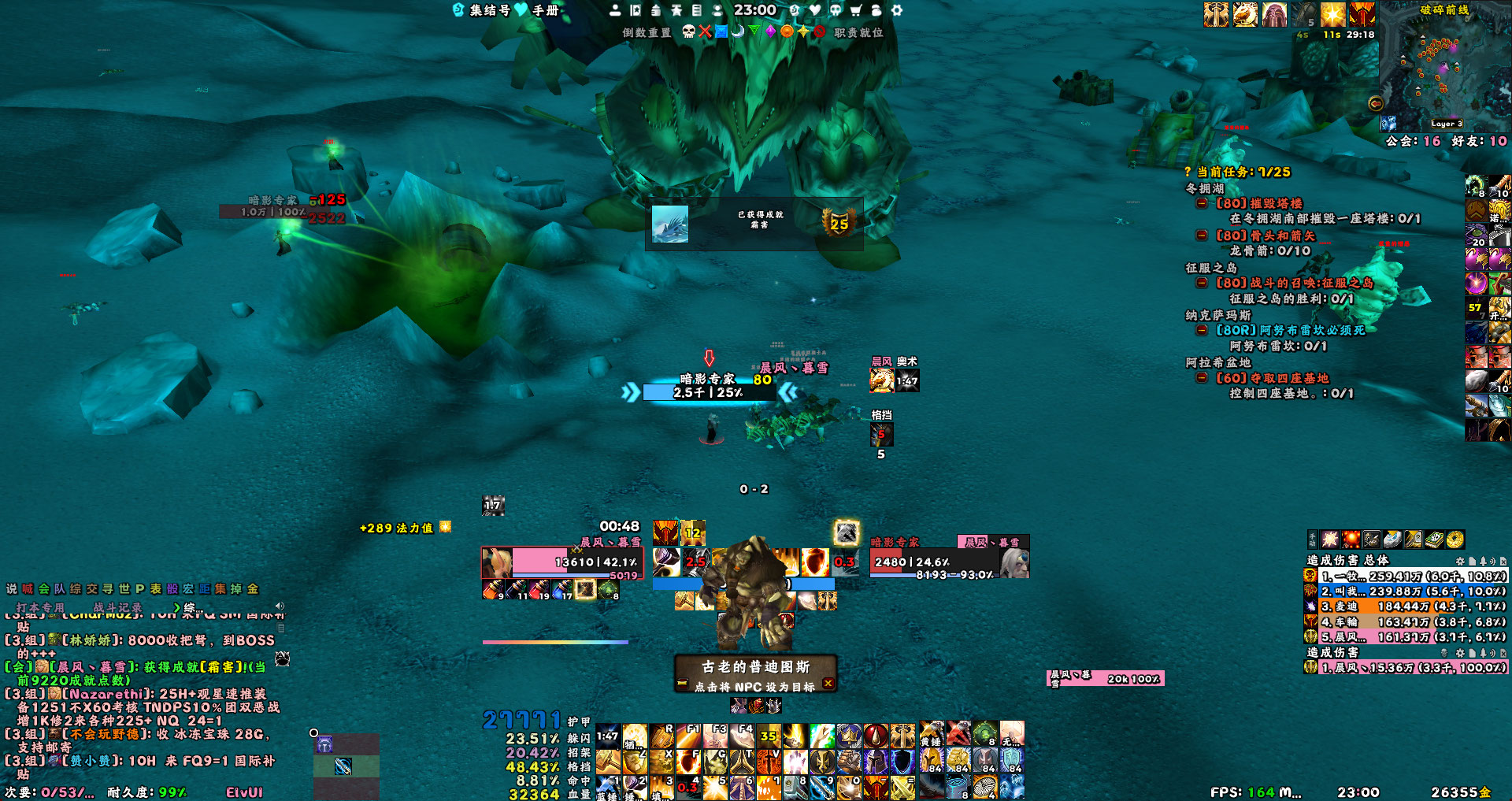Screen dimensions: 1512x801
Task: Click the shopping cart icon in top bar
Action: click(x=856, y=10)
